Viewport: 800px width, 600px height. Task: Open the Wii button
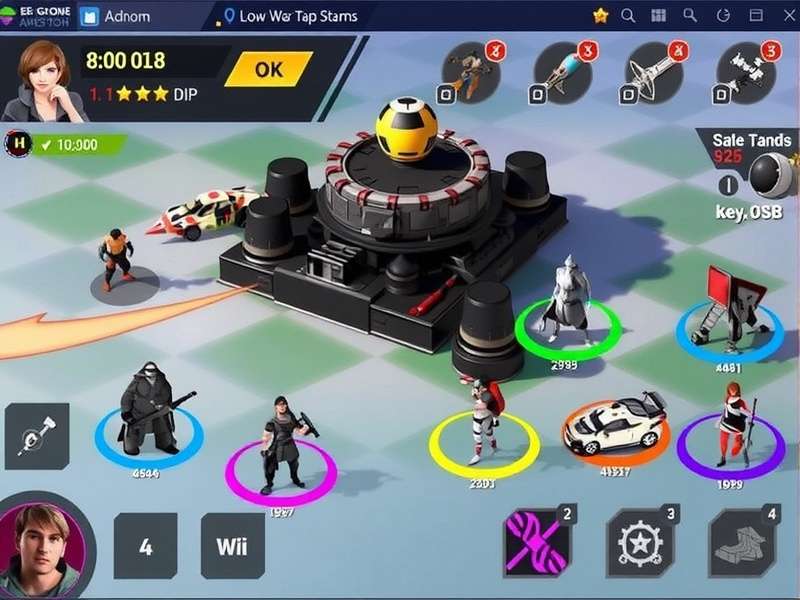pos(233,547)
